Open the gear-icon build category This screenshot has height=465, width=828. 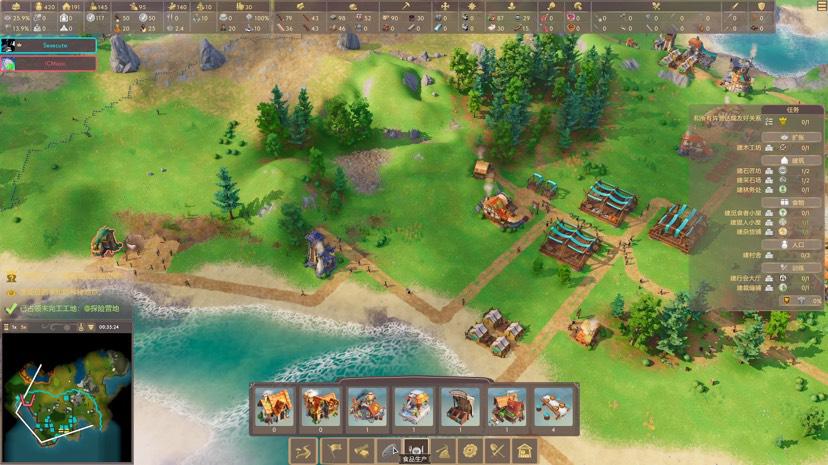pos(469,451)
